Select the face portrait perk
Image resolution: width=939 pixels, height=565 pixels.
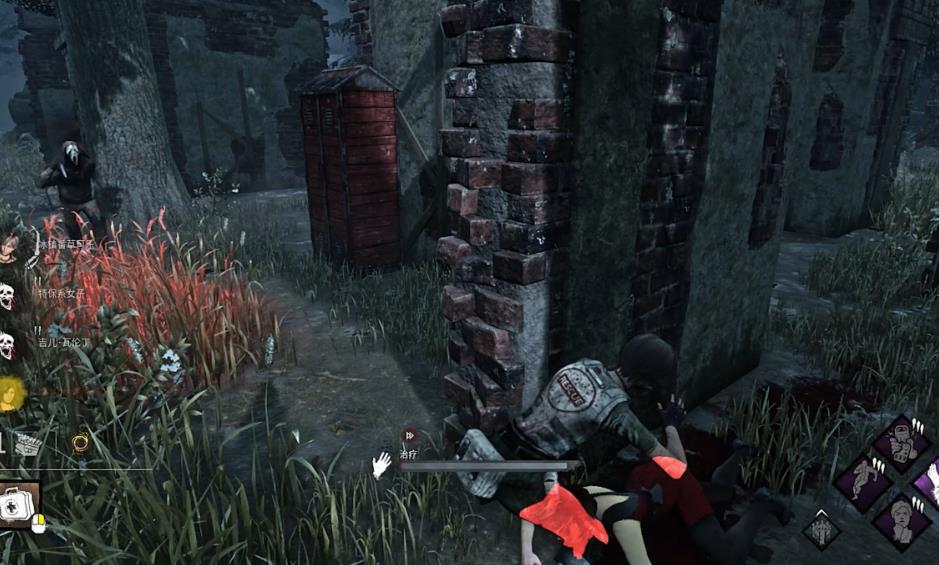coord(902,519)
